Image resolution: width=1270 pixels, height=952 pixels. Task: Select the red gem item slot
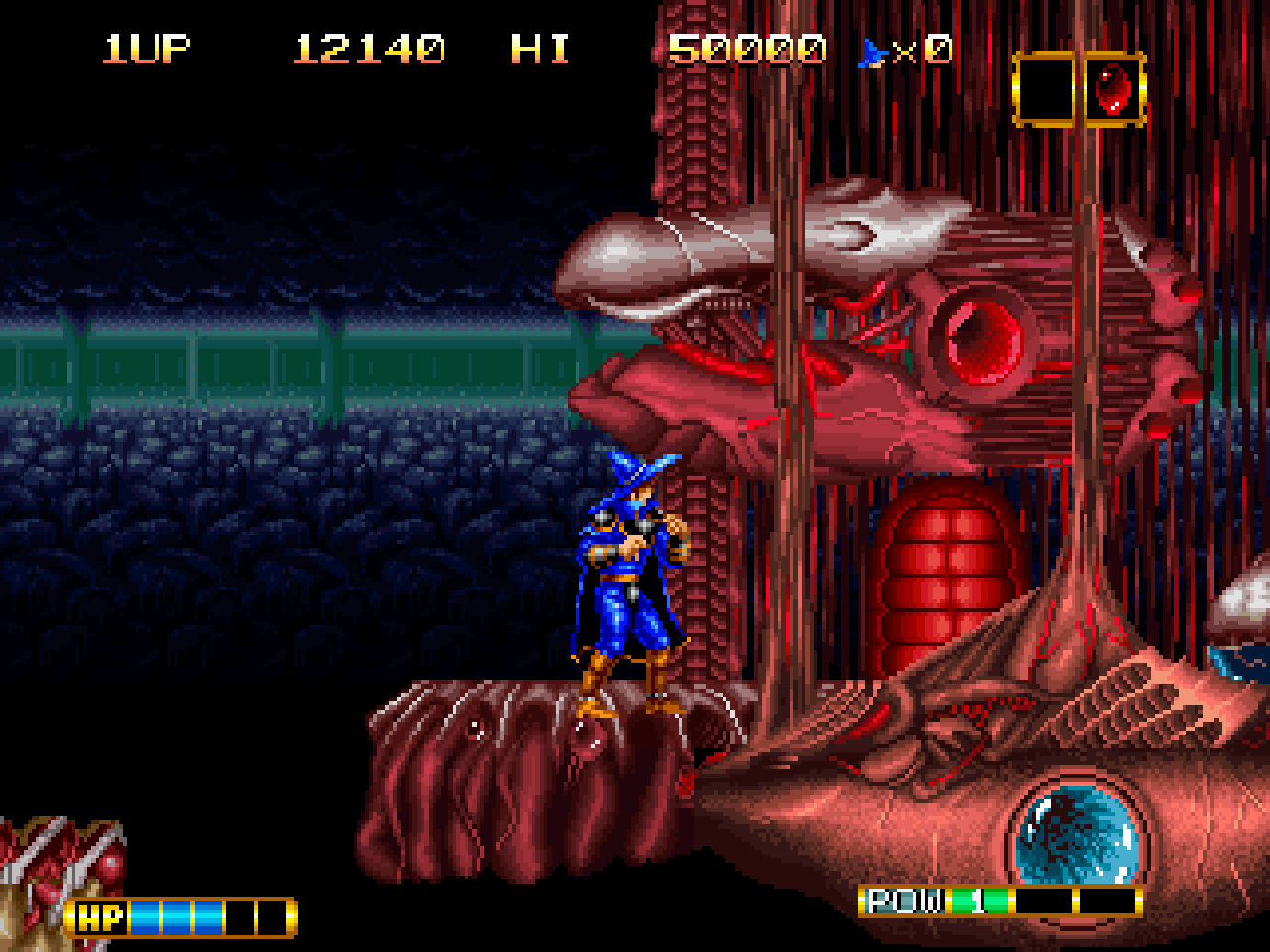coord(1113,90)
